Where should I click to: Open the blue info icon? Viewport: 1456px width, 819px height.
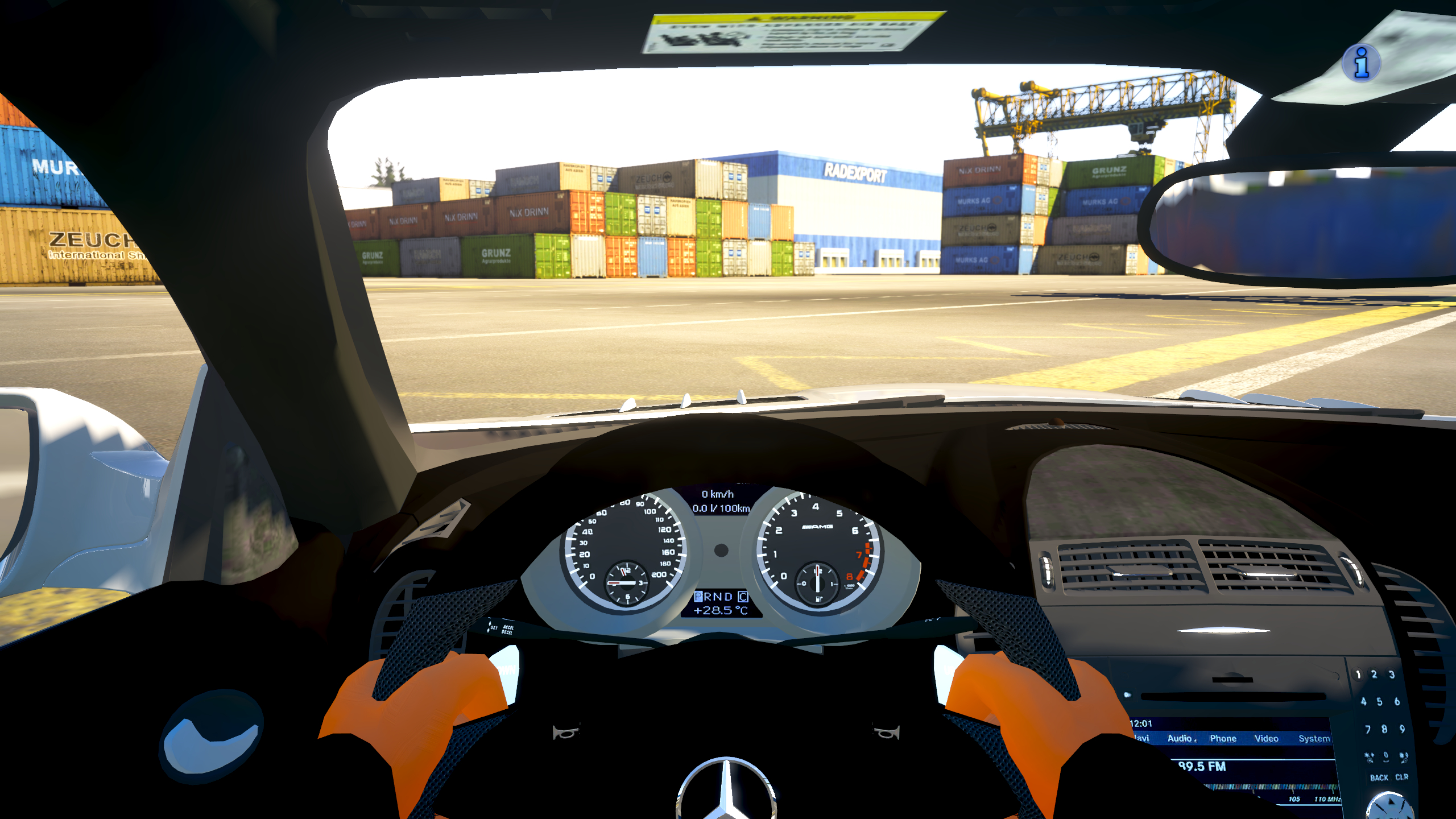tap(1361, 63)
